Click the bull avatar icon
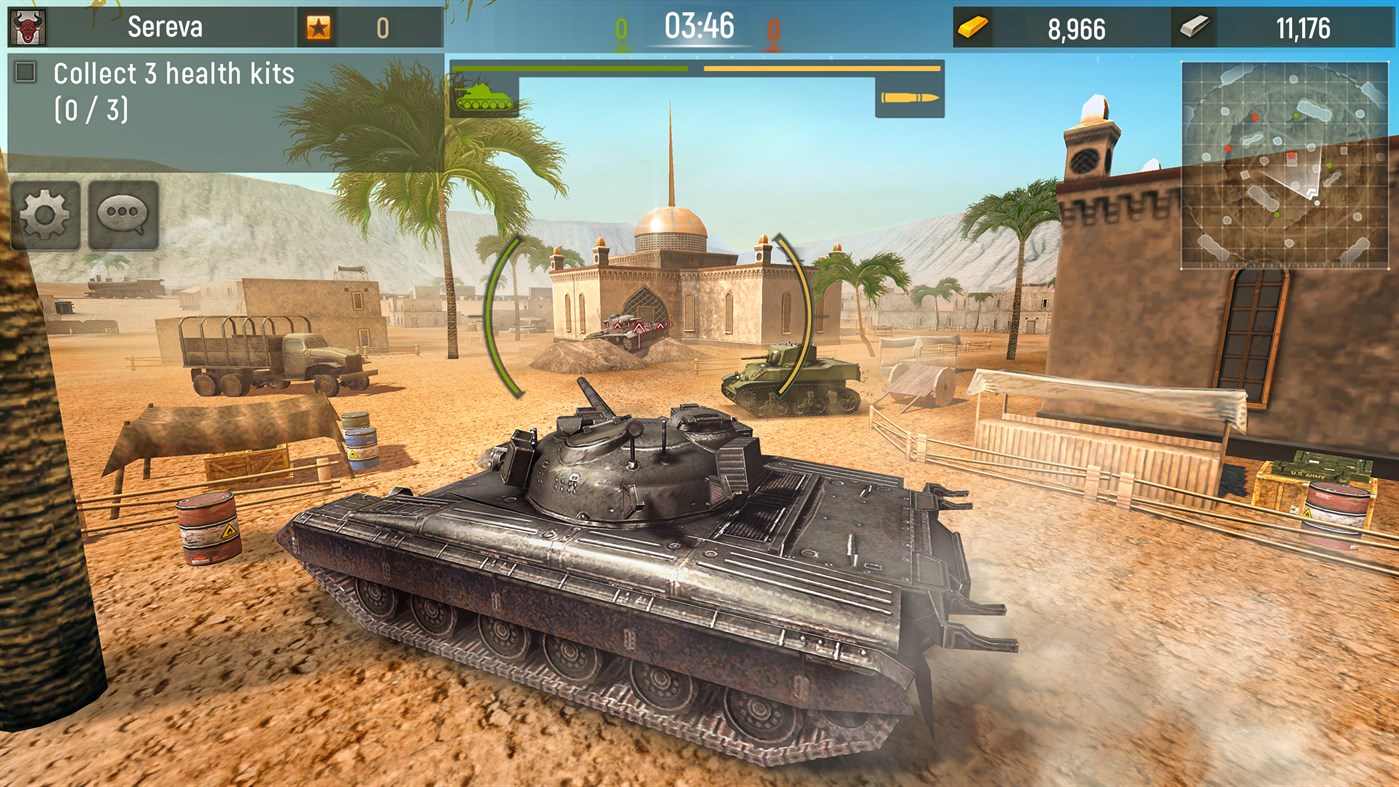1399x787 pixels. click(x=26, y=26)
